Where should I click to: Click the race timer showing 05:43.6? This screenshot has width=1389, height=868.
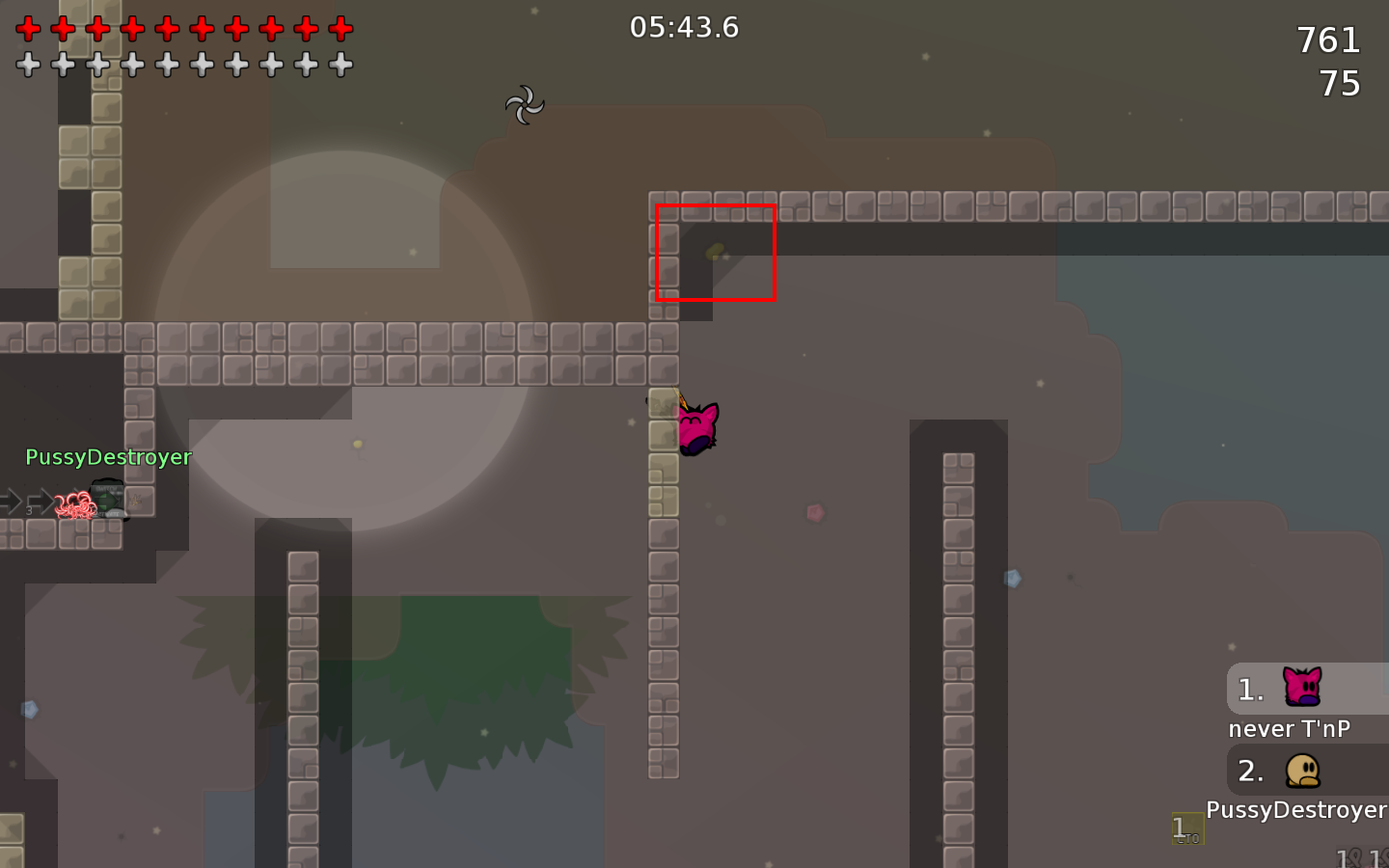[x=687, y=27]
